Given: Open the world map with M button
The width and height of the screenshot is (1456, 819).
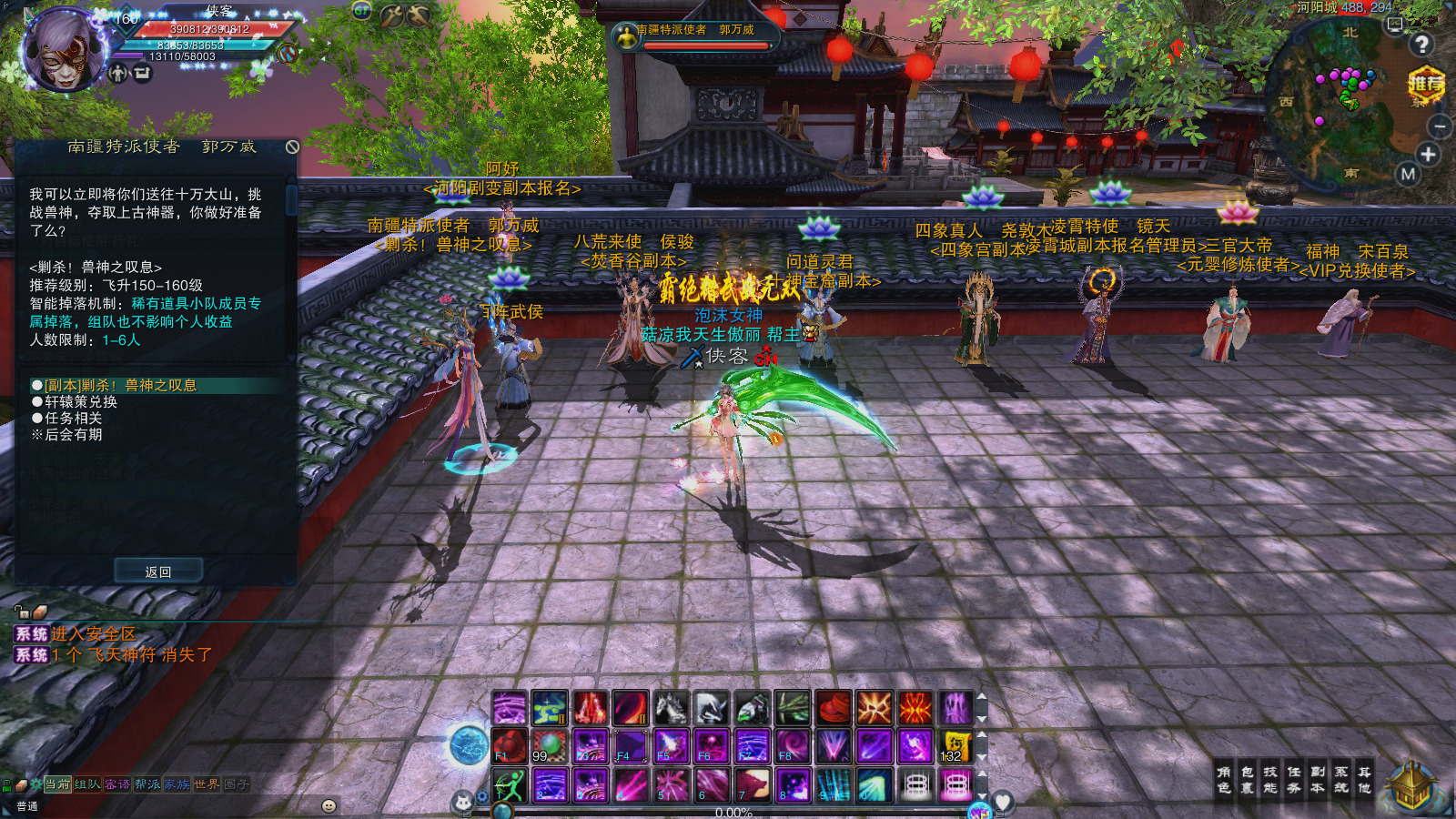Looking at the screenshot, I should 1408,174.
